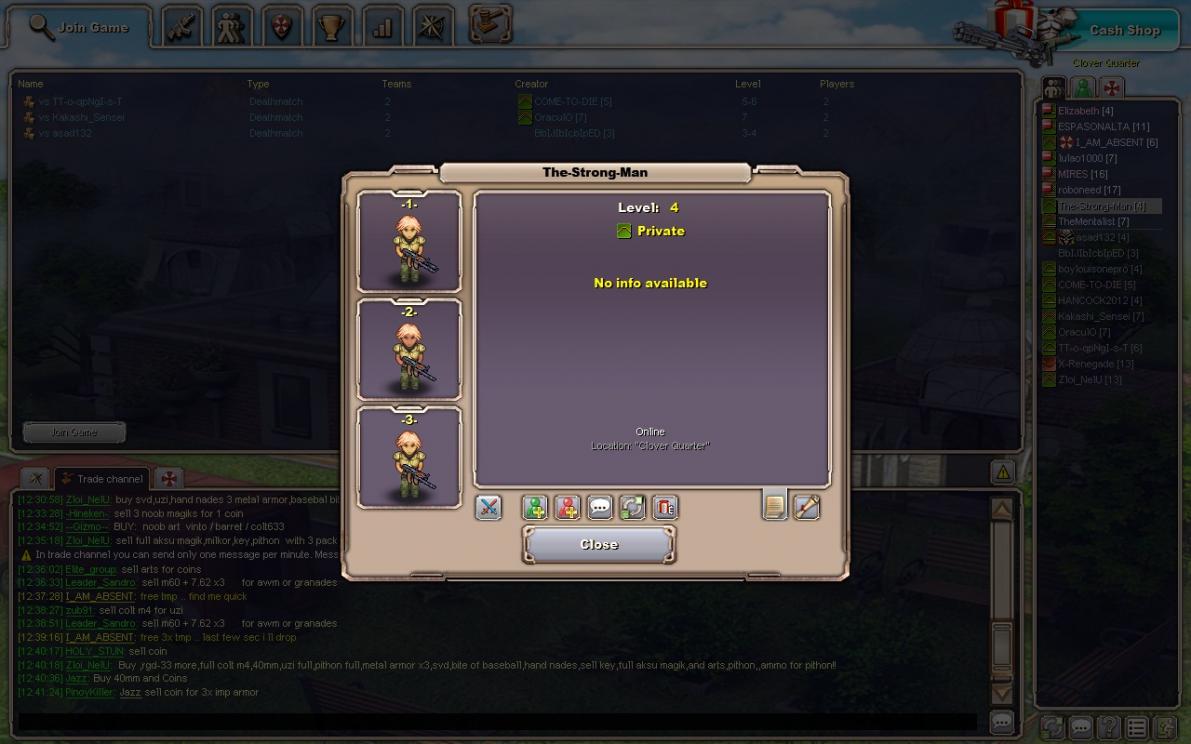The height and width of the screenshot is (744, 1191).
Task: Select soldier portrait number 1
Action: pos(409,242)
